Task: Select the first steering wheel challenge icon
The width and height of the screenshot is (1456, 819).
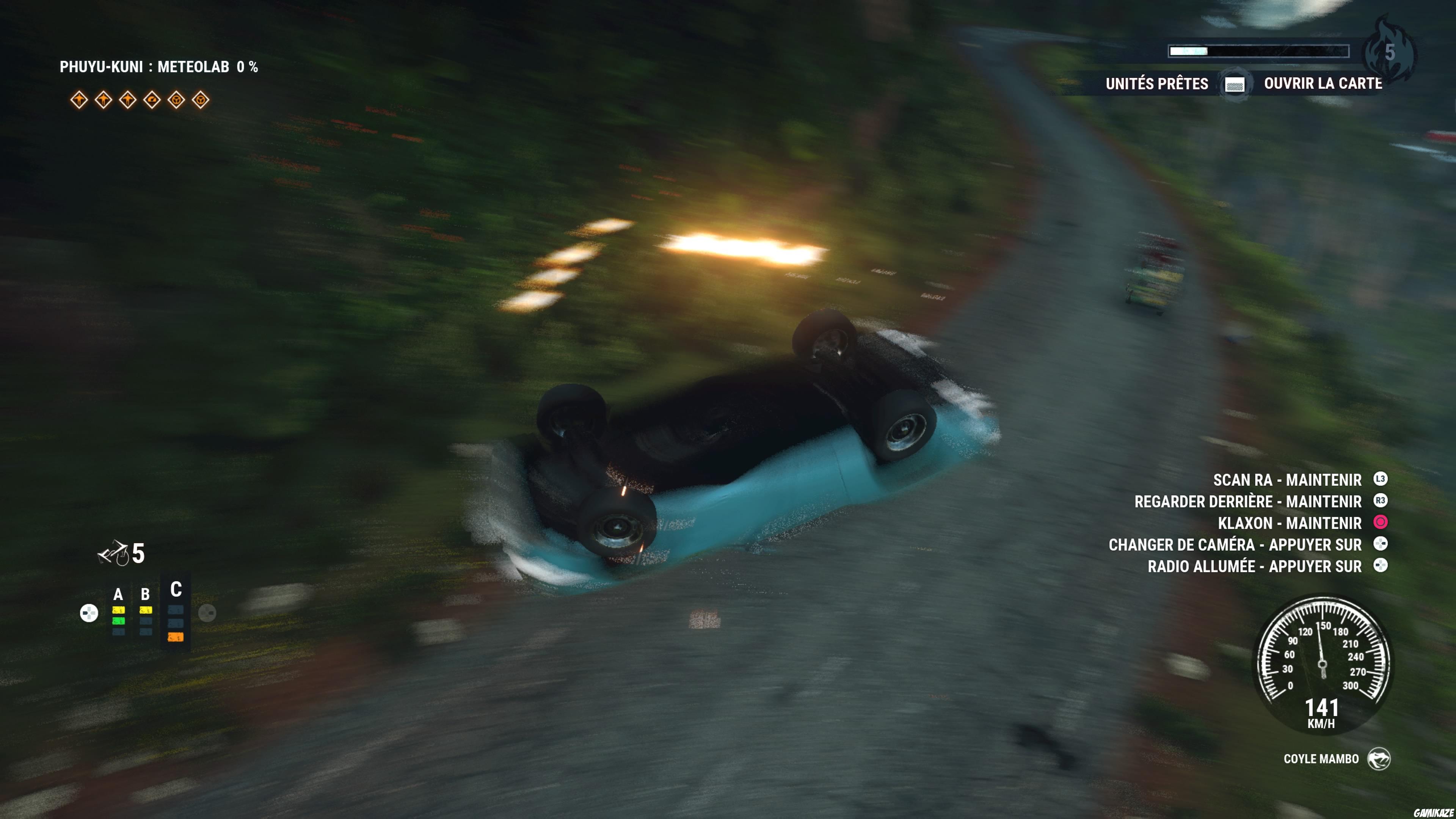Action: 176,100
